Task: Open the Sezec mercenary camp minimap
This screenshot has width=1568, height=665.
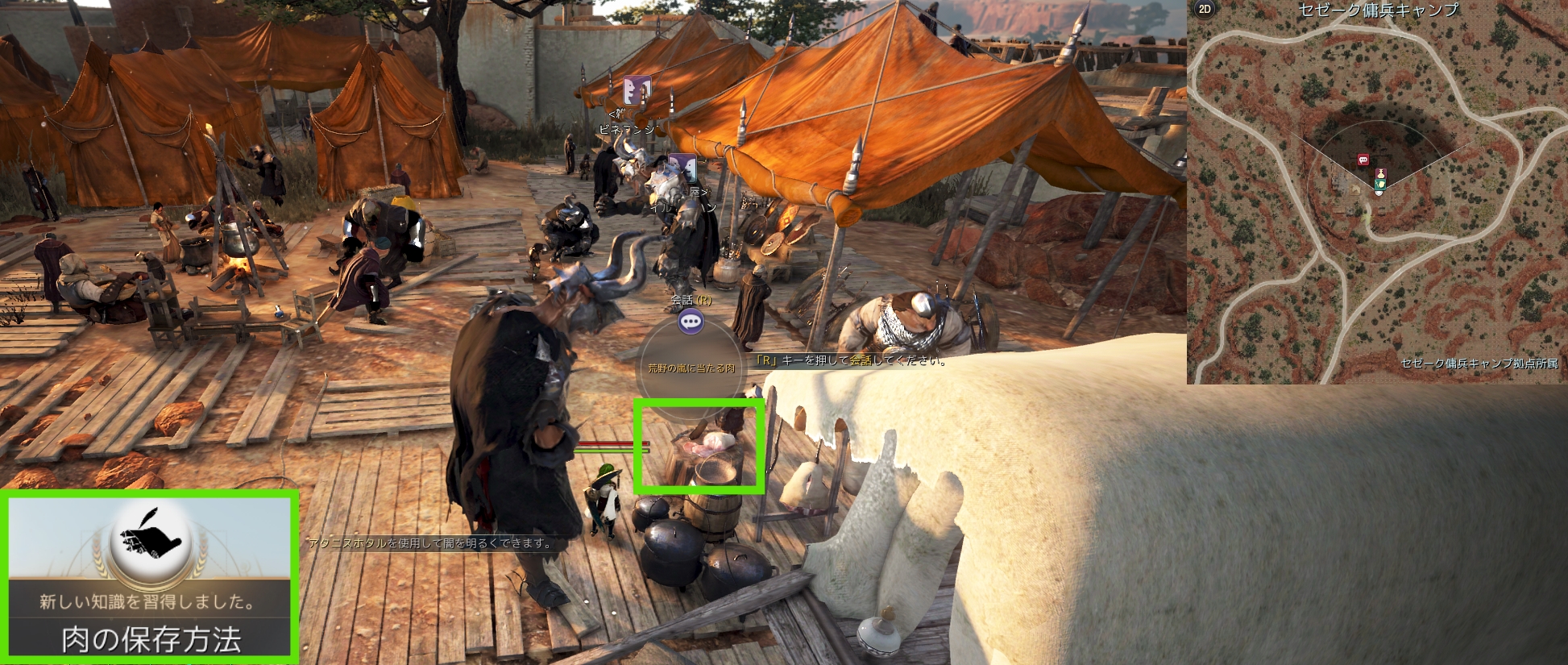Action: (1376, 193)
